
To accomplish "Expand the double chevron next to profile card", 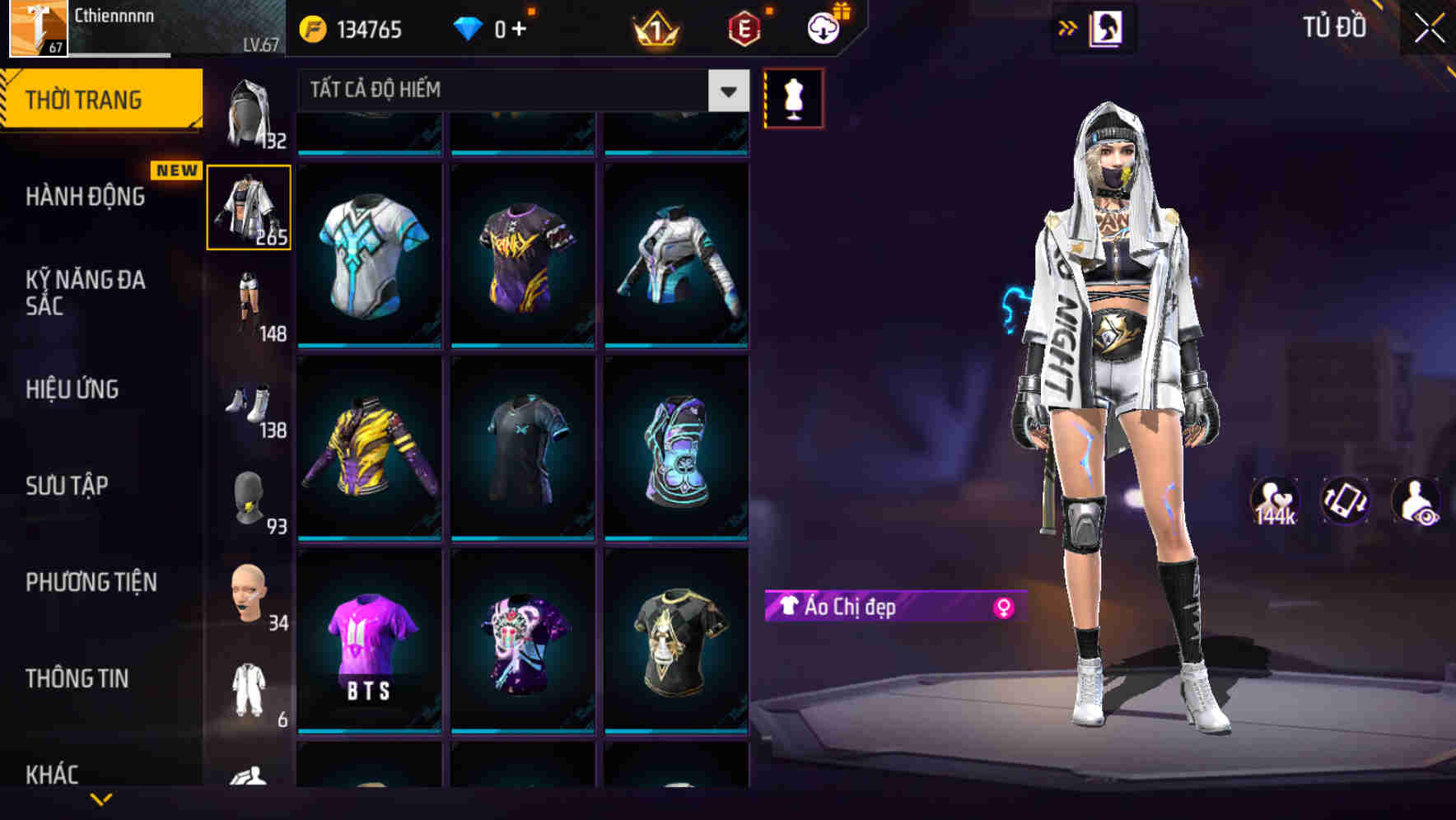I will pyautogui.click(x=1068, y=27).
